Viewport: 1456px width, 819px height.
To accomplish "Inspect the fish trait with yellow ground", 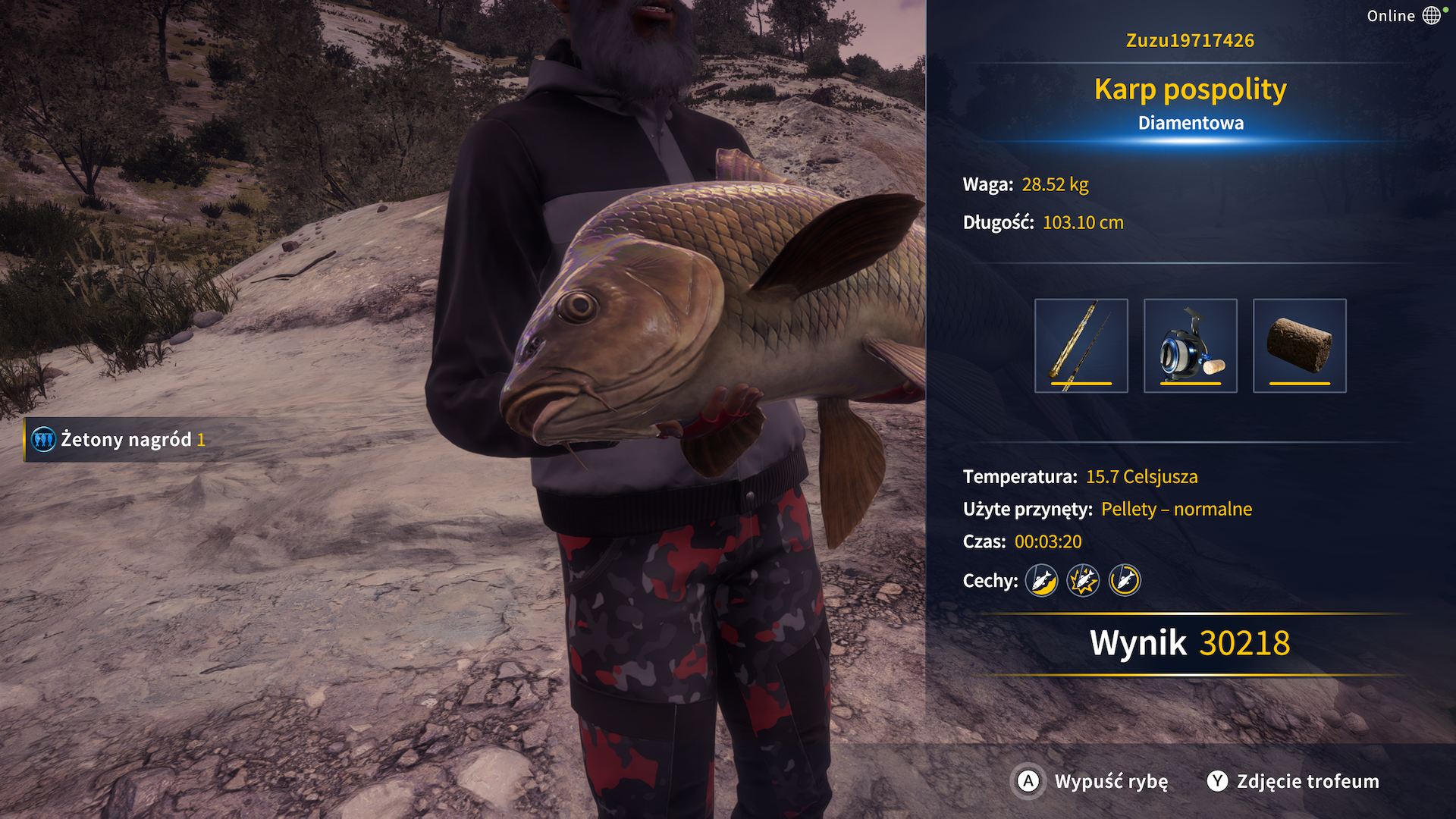I will pos(1042,581).
